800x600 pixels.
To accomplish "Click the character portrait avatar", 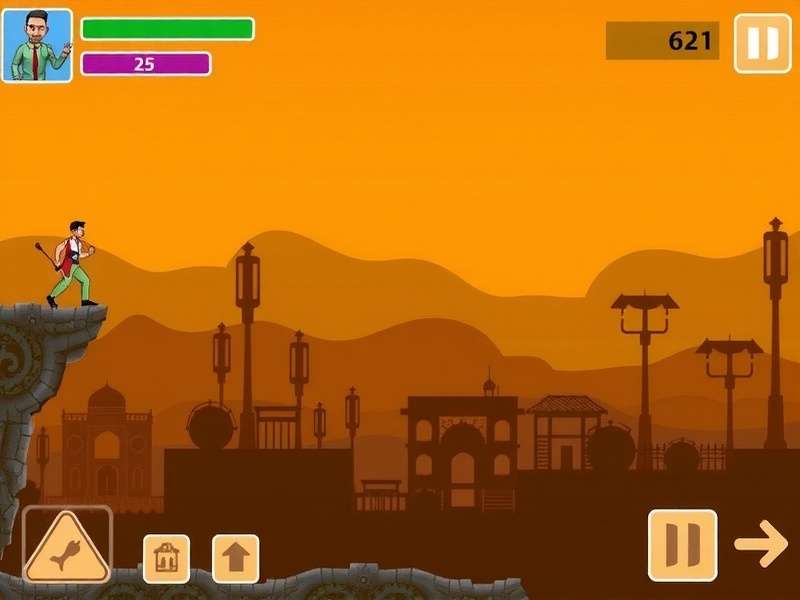I will (37, 45).
